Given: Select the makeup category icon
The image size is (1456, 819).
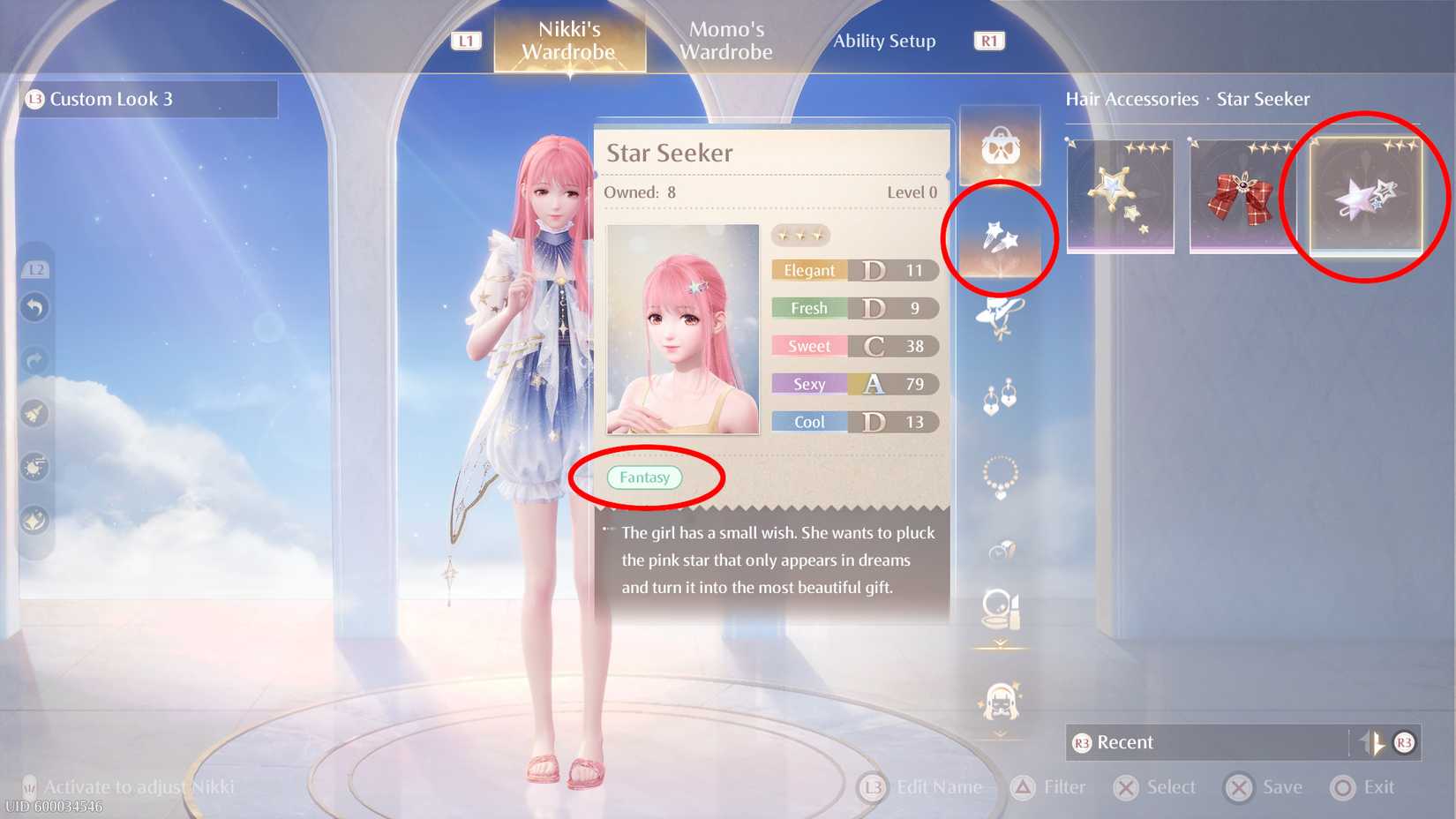Looking at the screenshot, I should [x=1000, y=607].
